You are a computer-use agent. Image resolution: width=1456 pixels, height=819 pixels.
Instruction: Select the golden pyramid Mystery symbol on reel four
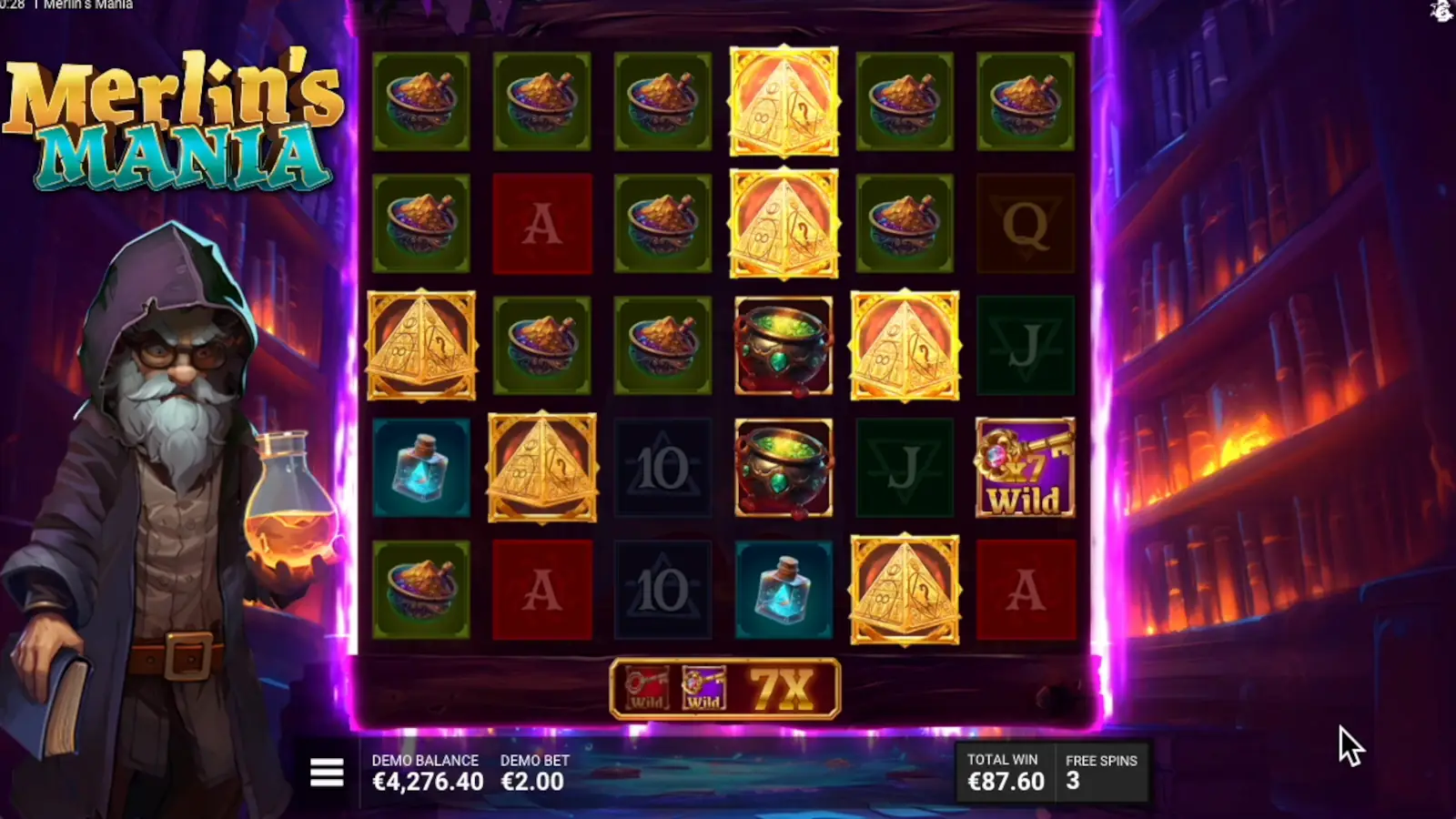click(784, 100)
